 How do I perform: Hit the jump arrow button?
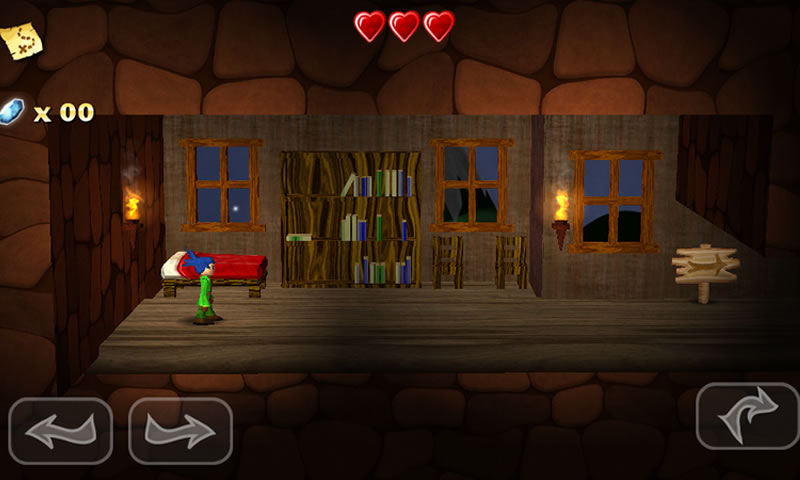point(746,415)
